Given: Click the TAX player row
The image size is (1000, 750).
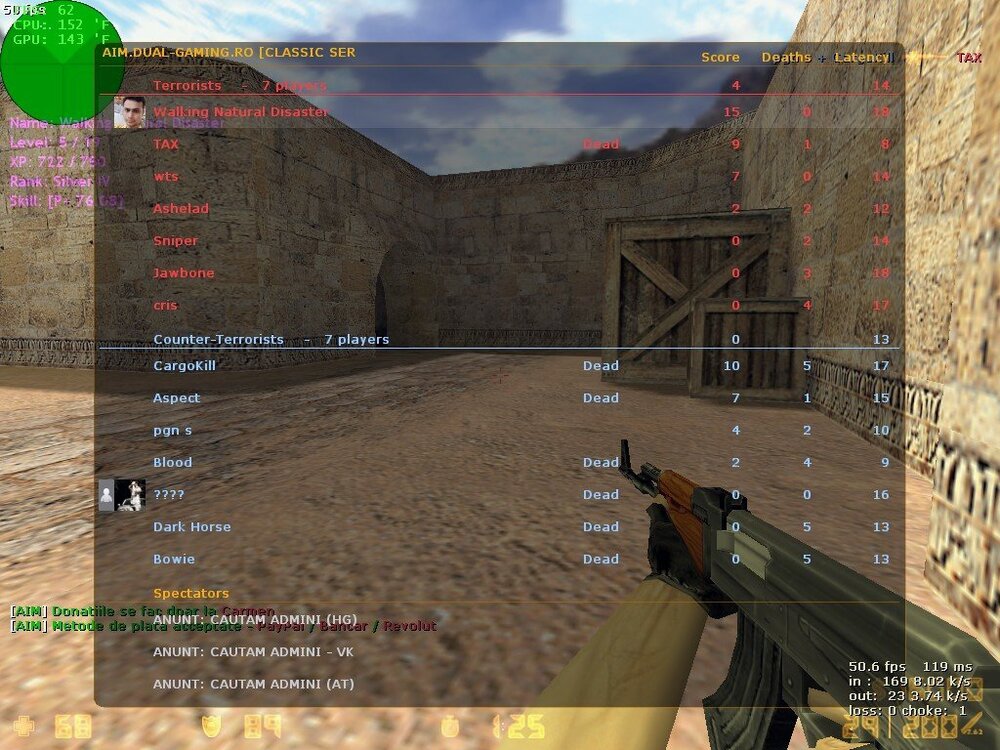Looking at the screenshot, I should [x=166, y=144].
